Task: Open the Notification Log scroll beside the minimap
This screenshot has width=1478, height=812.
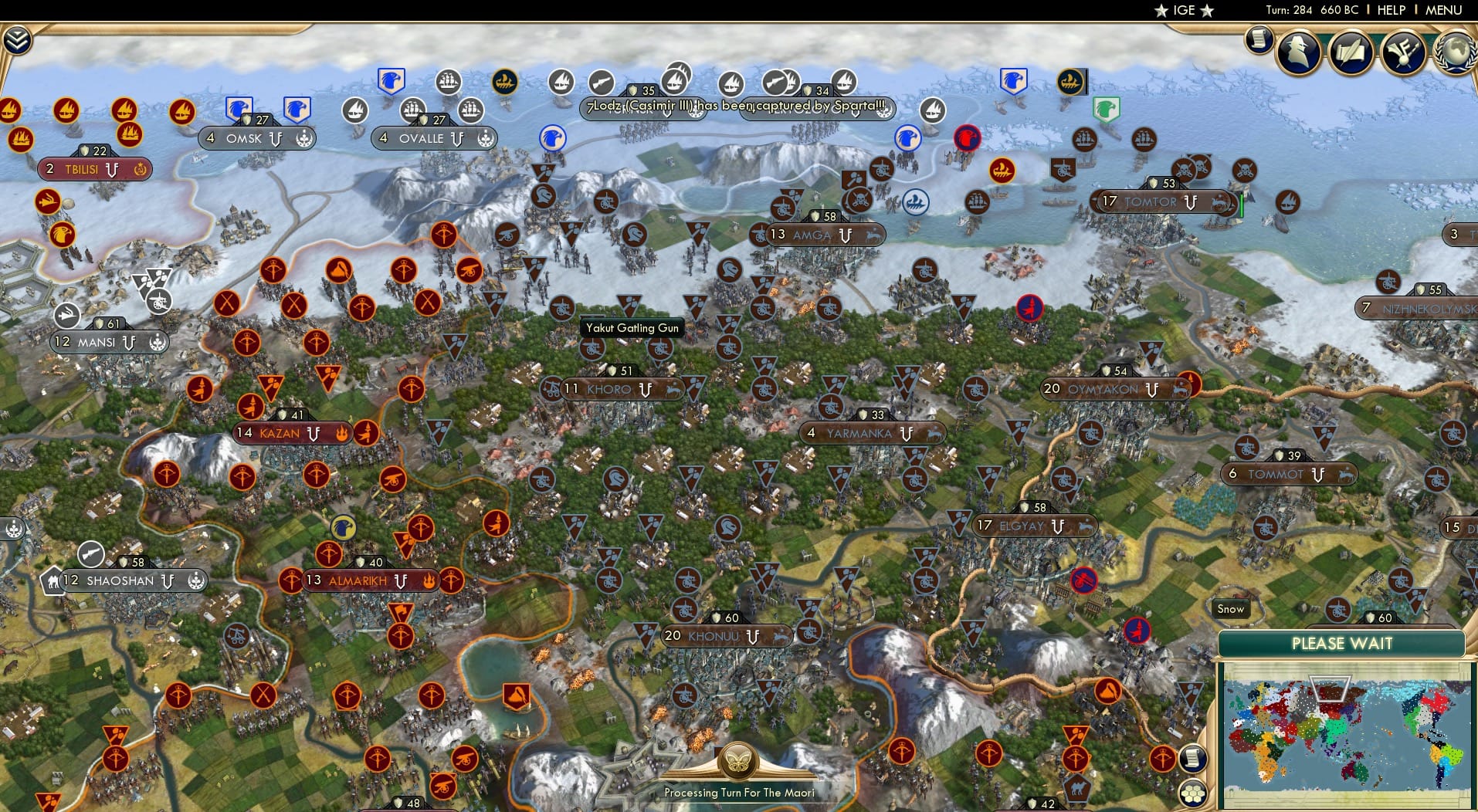Action: tap(1195, 758)
